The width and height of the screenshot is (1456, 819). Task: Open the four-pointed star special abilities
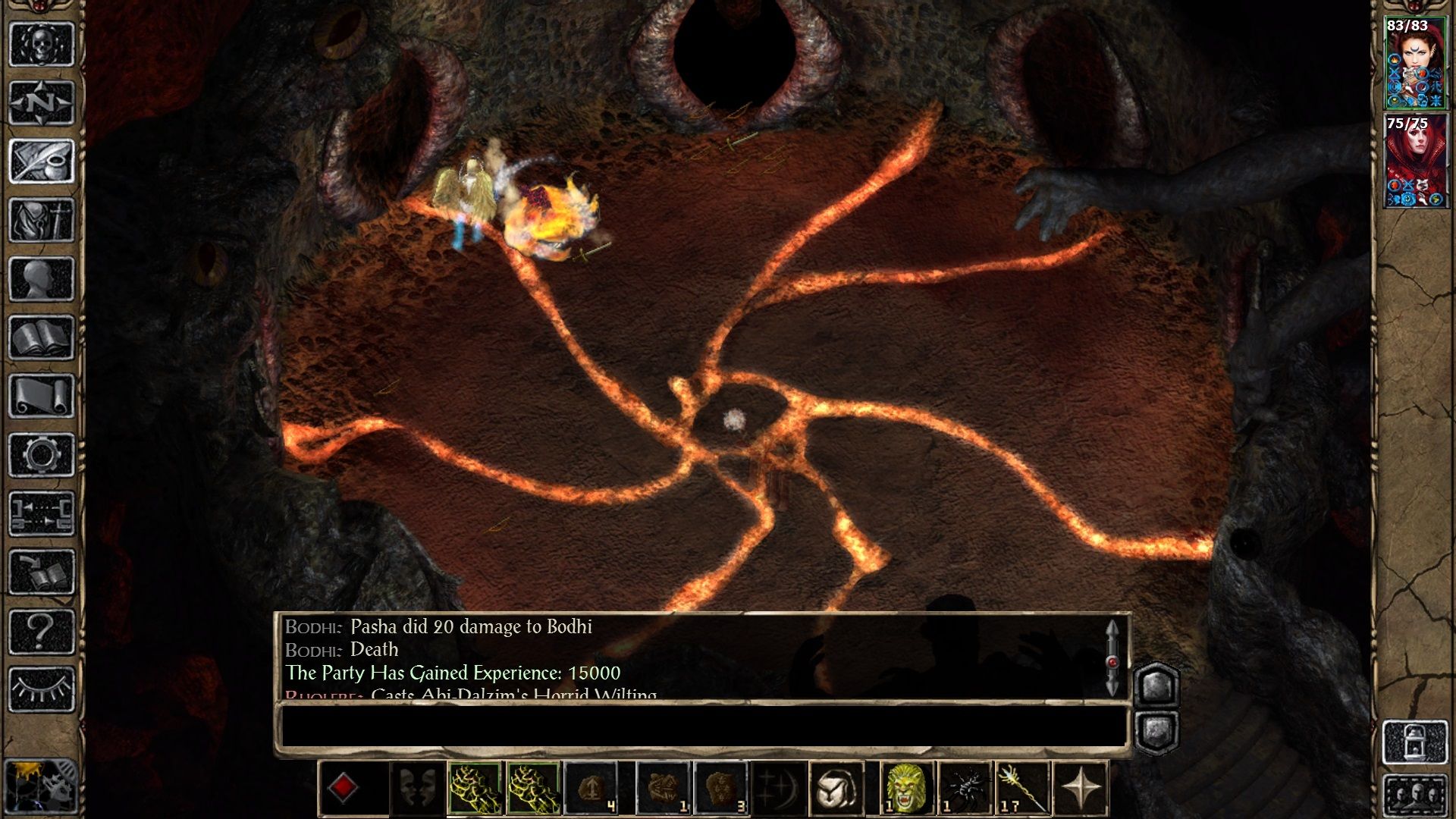pyautogui.click(x=1081, y=788)
